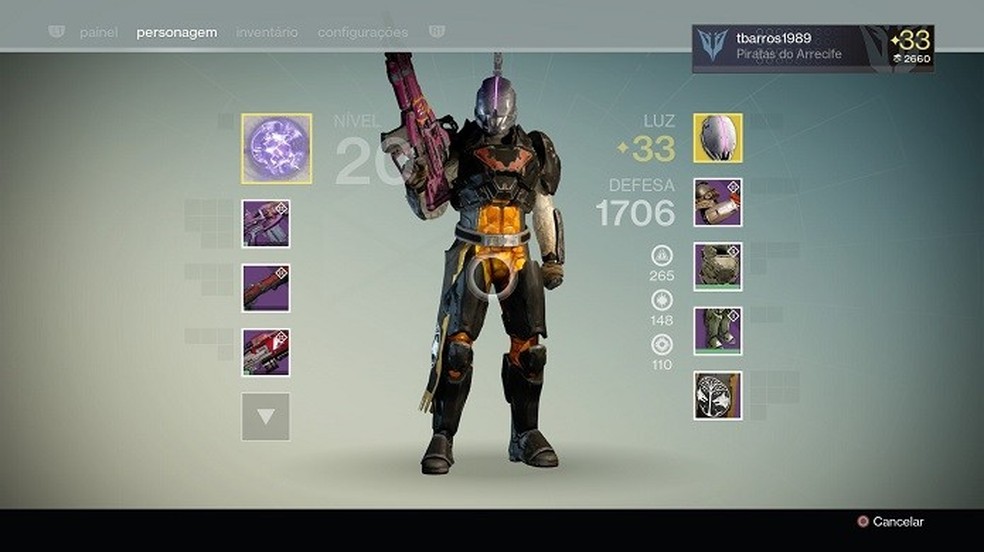Screen dimensions: 984x552
Task: Pick the heavy weapon slot
Action: click(x=266, y=352)
